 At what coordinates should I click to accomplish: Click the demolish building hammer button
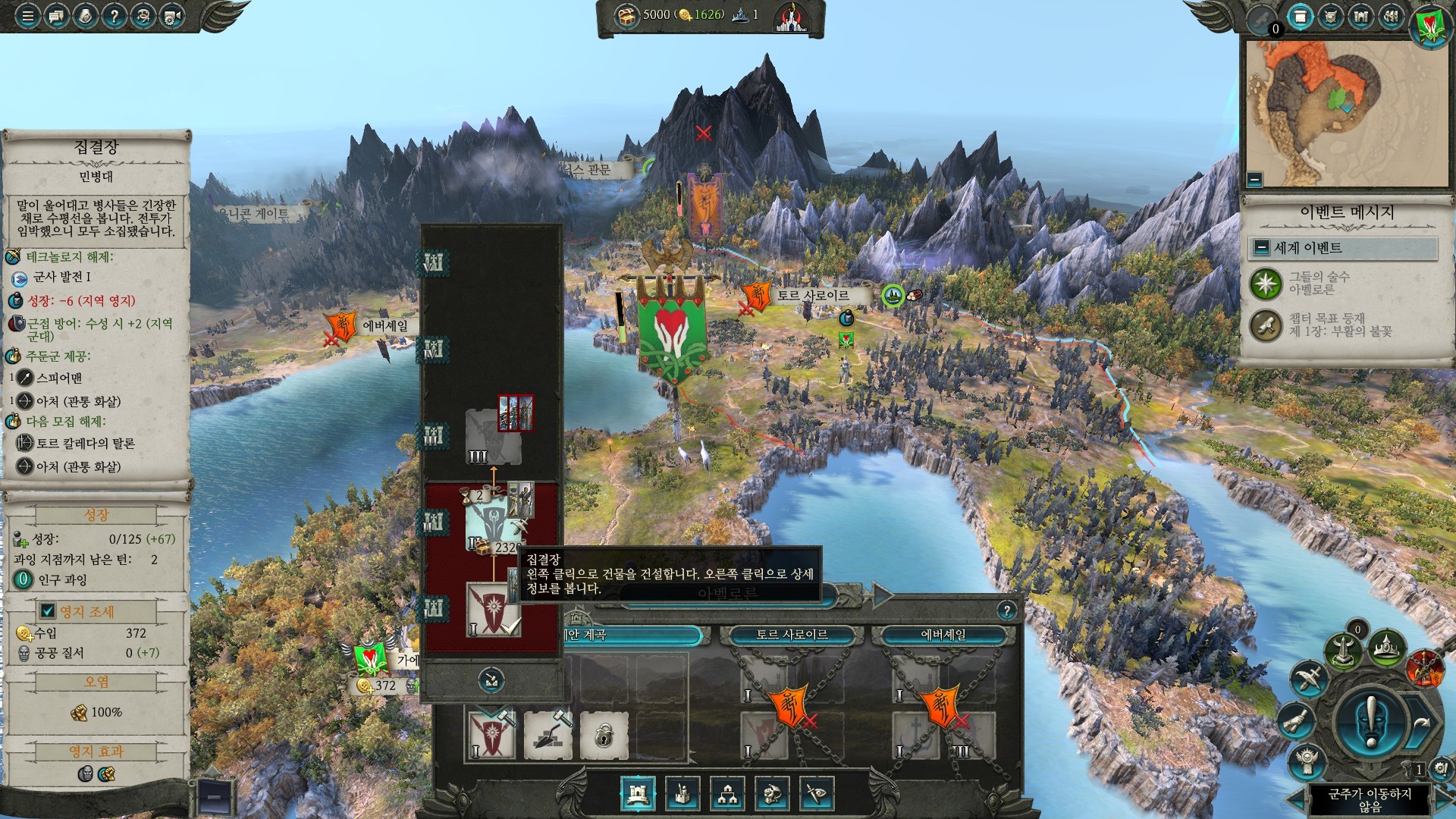(x=491, y=680)
